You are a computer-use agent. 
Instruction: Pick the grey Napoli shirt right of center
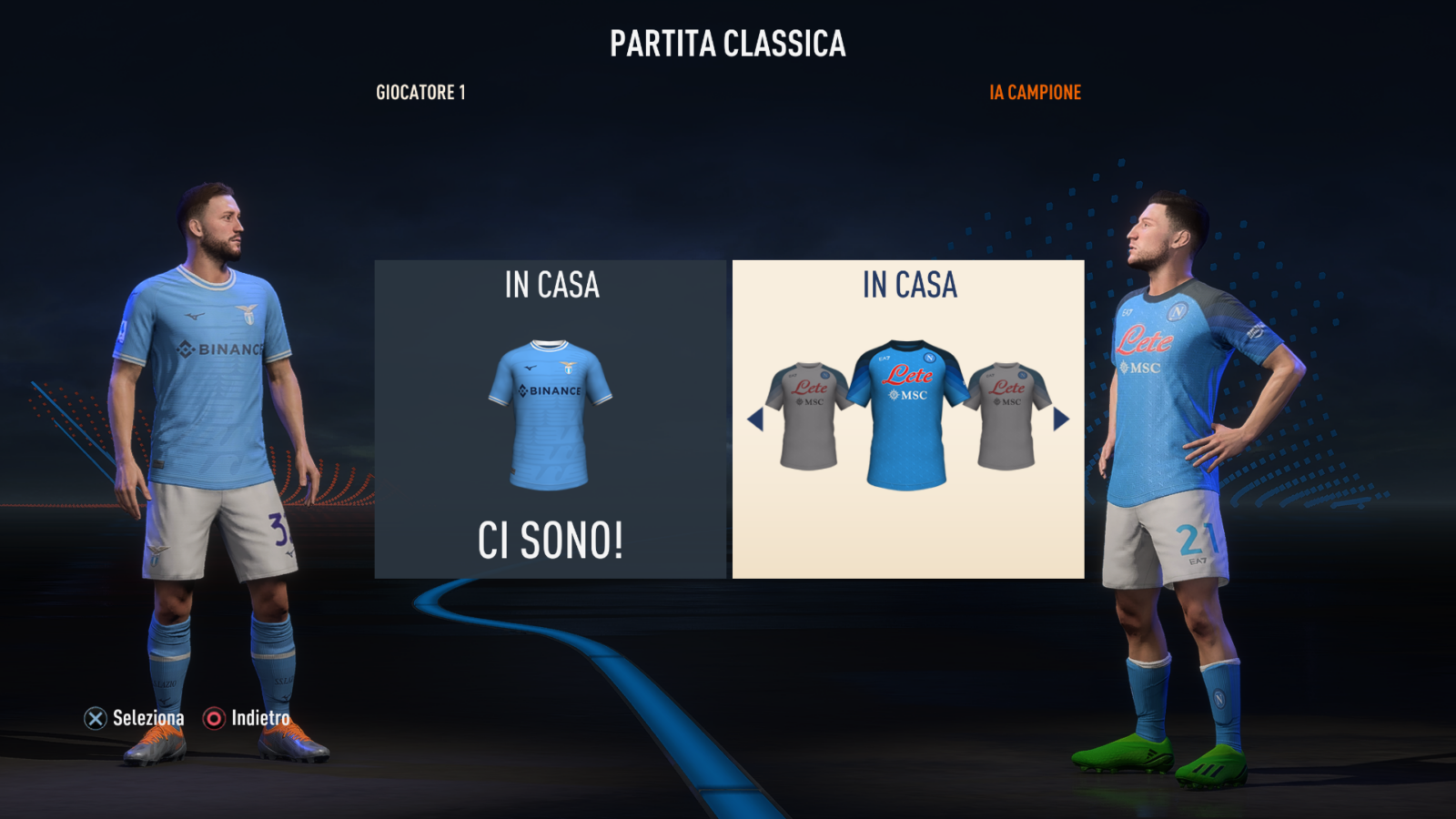tap(1009, 417)
